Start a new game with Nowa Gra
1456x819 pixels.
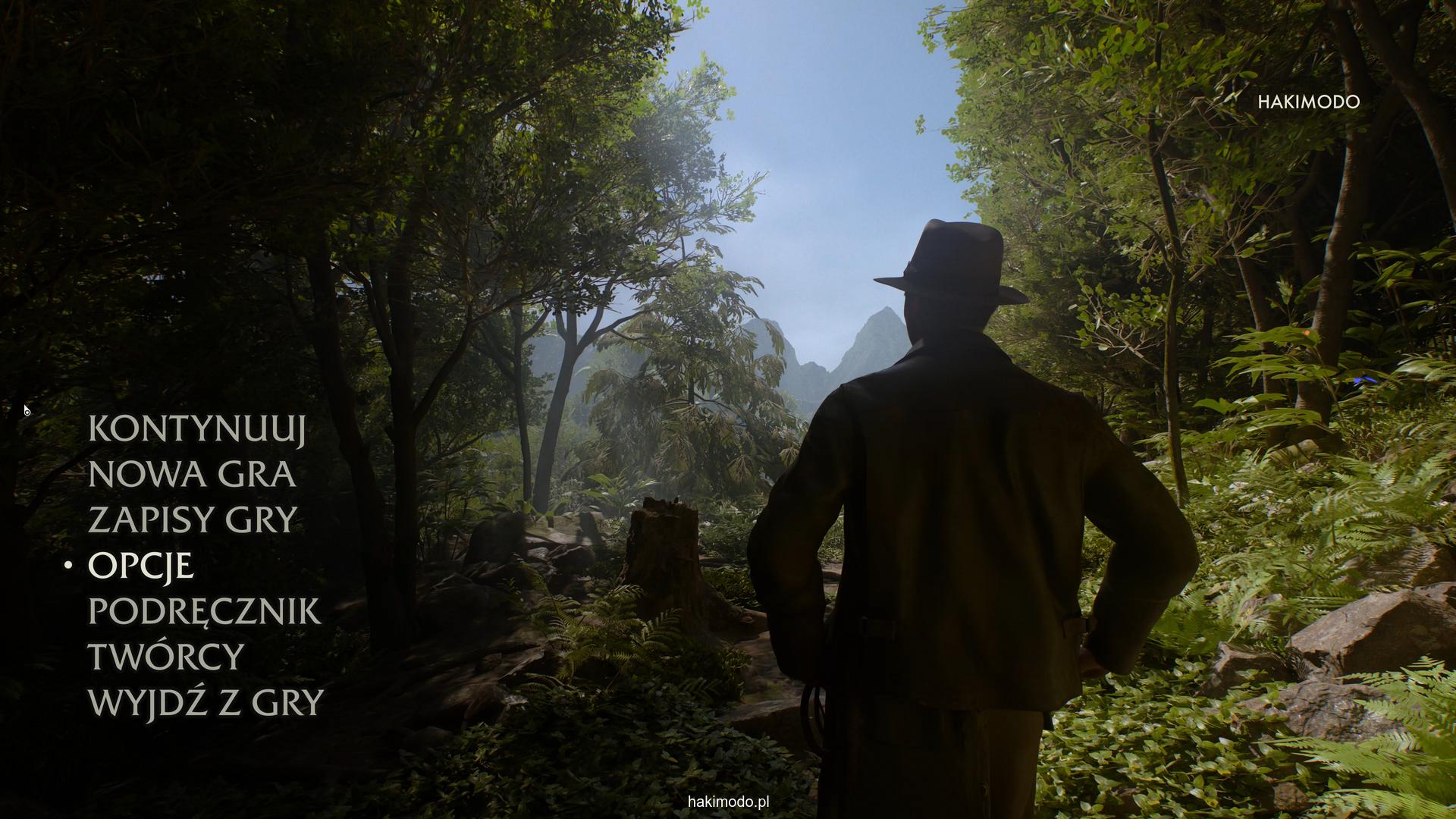(x=192, y=475)
